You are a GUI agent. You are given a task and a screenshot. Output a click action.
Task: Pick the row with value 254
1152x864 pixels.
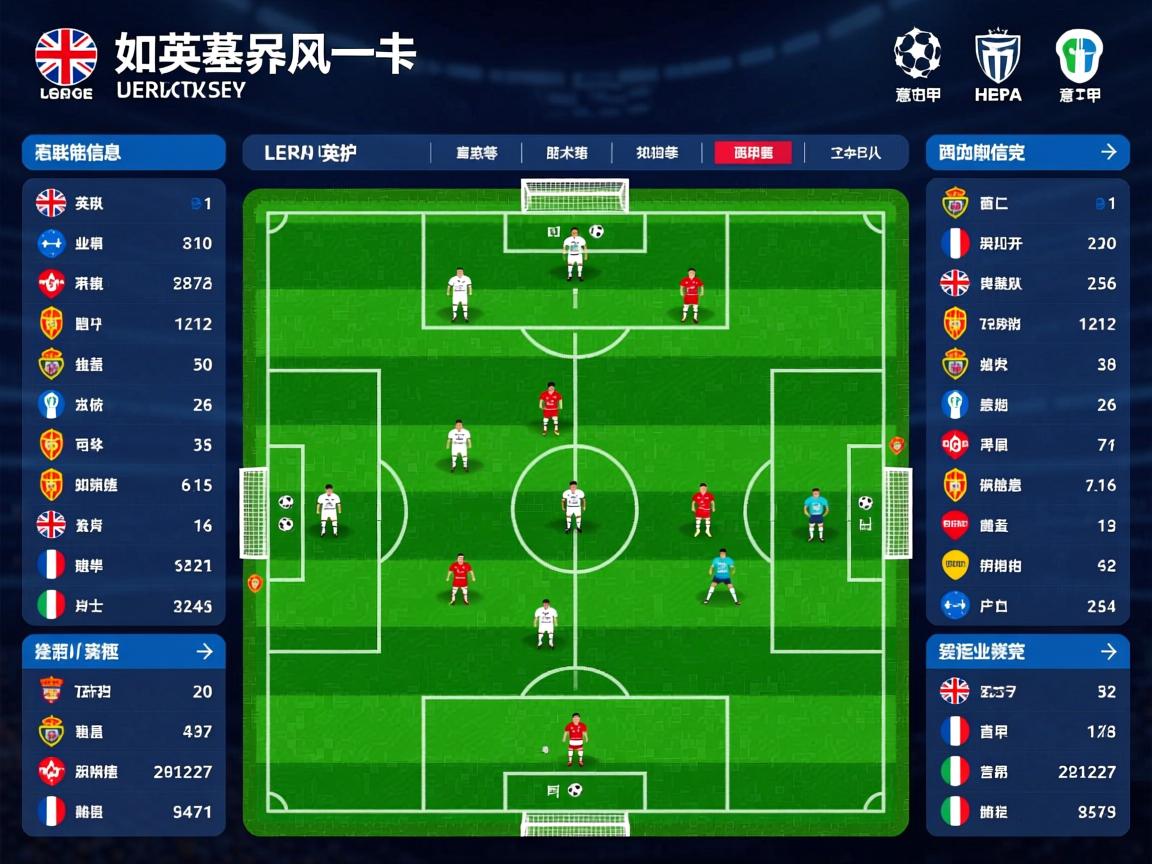pyautogui.click(x=1028, y=605)
